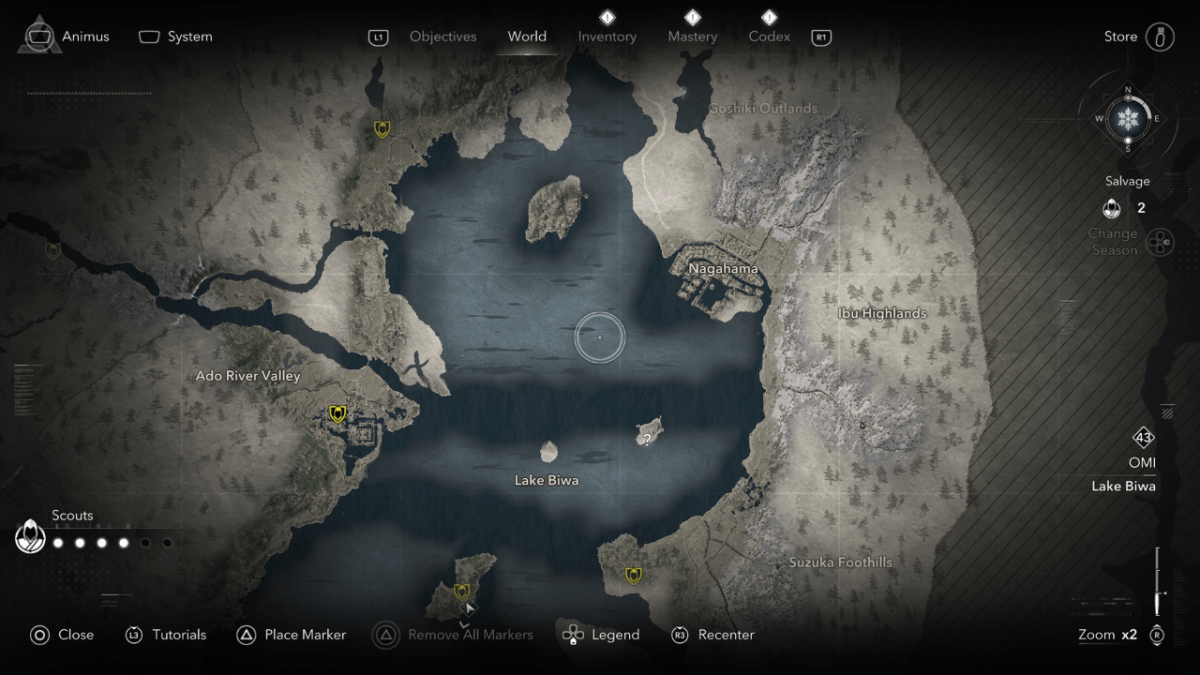Show the Codex tab
The height and width of the screenshot is (675, 1200).
tap(769, 37)
